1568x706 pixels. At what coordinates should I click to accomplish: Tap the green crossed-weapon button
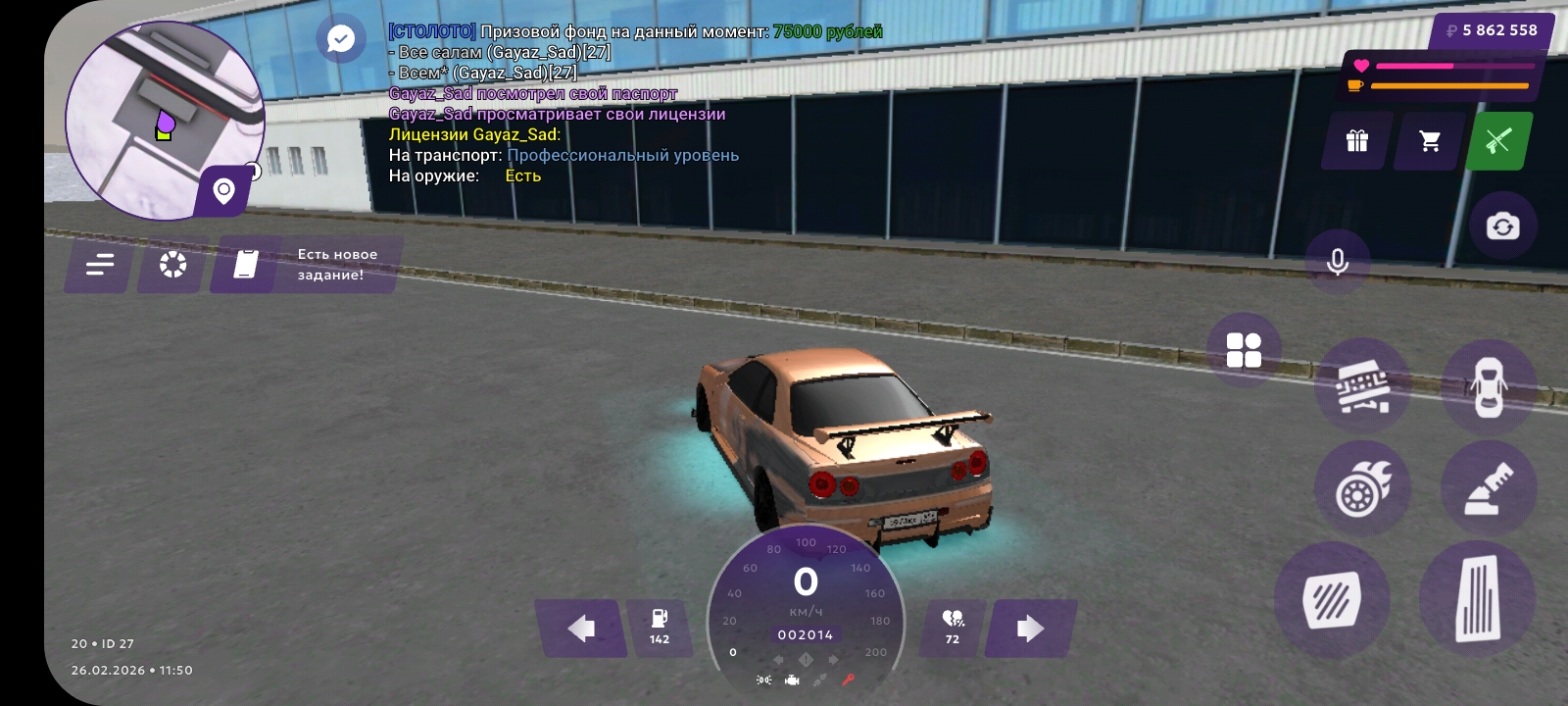(x=1498, y=141)
